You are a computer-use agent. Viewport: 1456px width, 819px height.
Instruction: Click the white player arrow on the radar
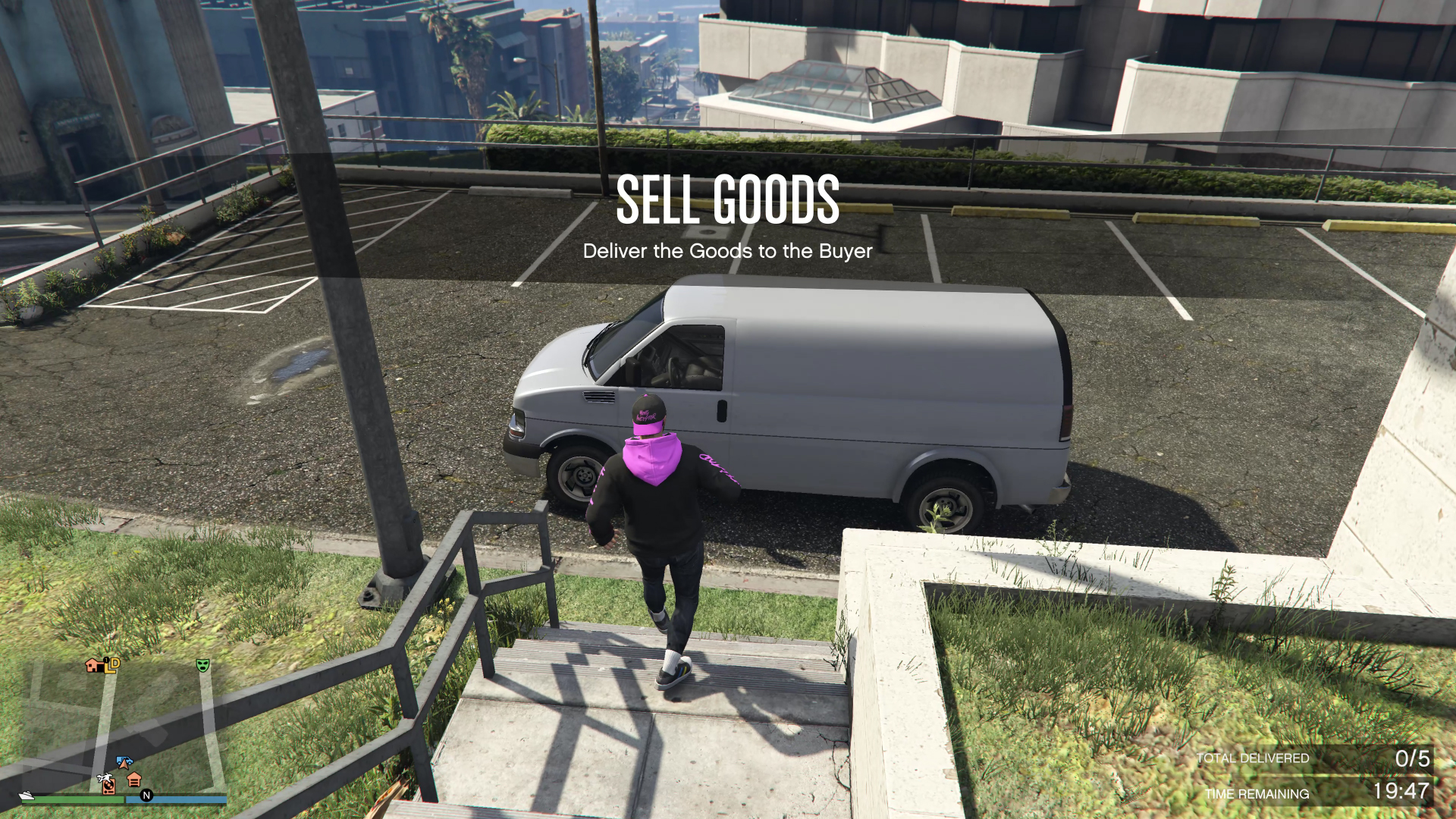click(124, 766)
